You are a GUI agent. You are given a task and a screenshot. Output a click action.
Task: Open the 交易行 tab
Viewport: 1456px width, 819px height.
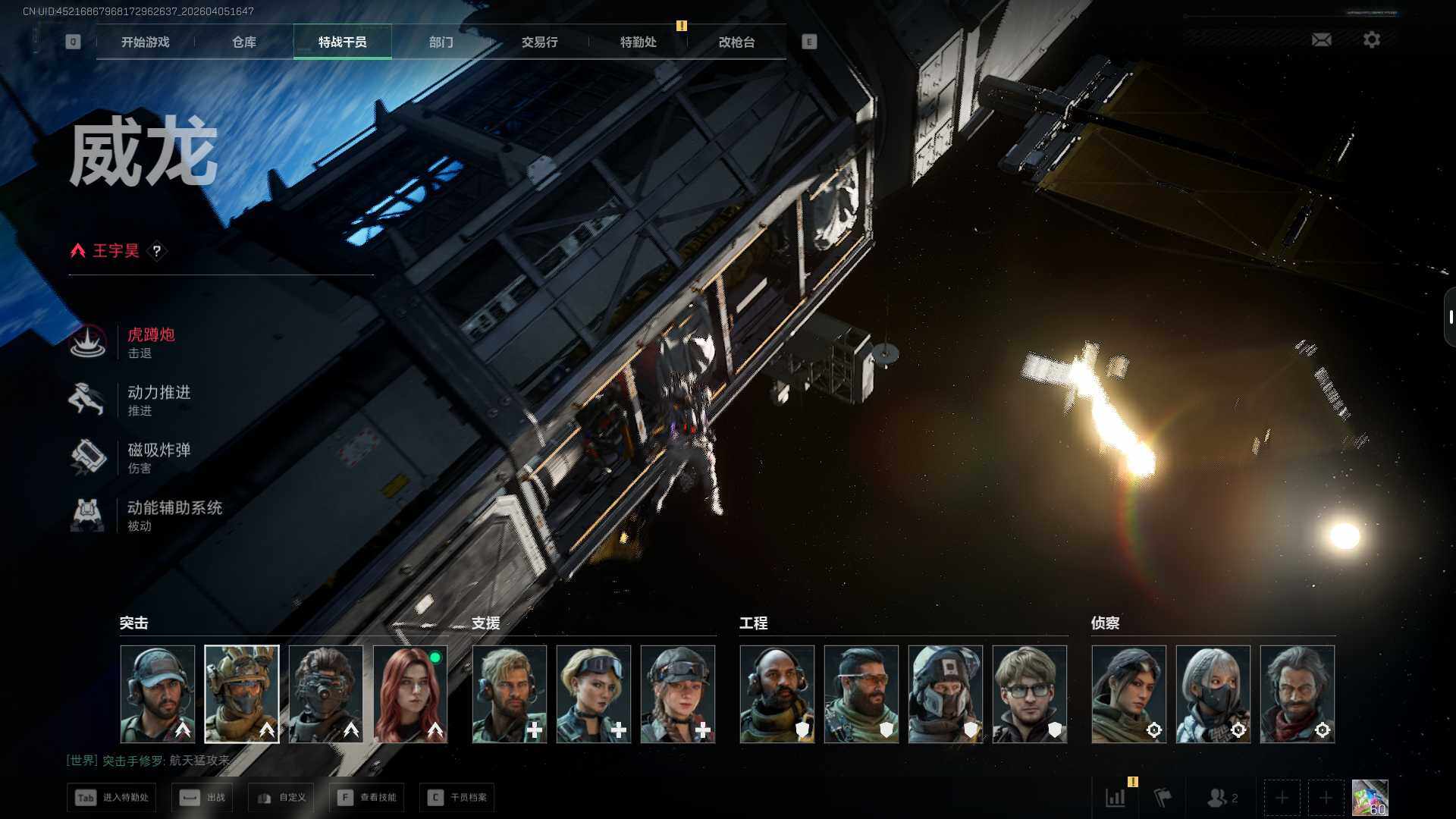pos(539,42)
